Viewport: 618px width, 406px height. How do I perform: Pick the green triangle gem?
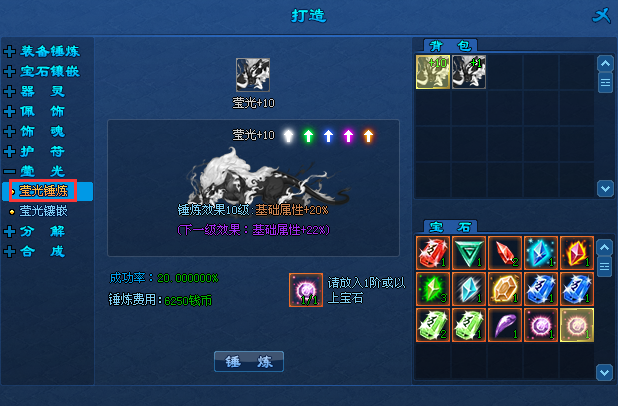[468, 252]
